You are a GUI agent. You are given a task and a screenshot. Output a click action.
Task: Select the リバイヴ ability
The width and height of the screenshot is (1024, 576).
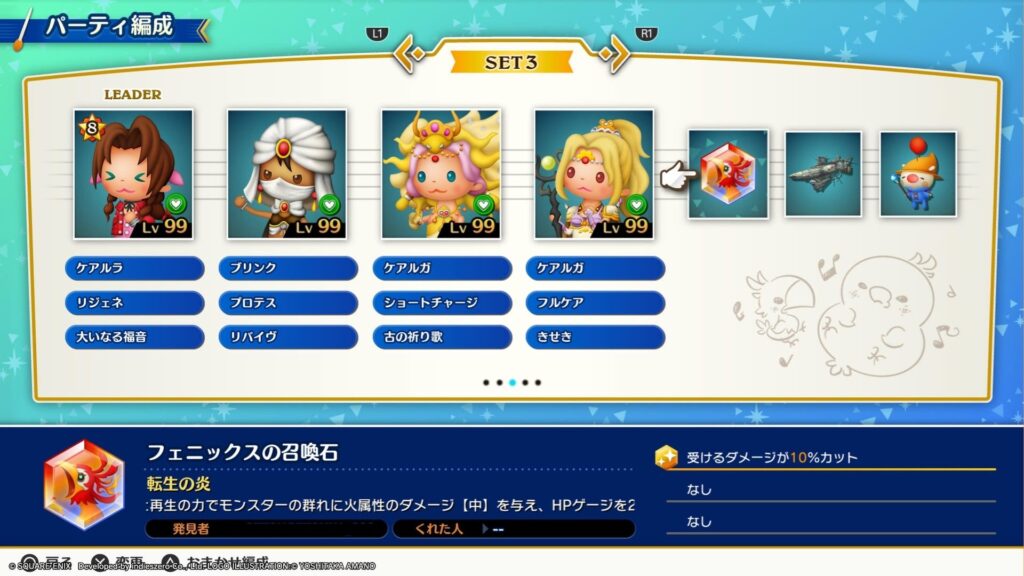point(288,337)
